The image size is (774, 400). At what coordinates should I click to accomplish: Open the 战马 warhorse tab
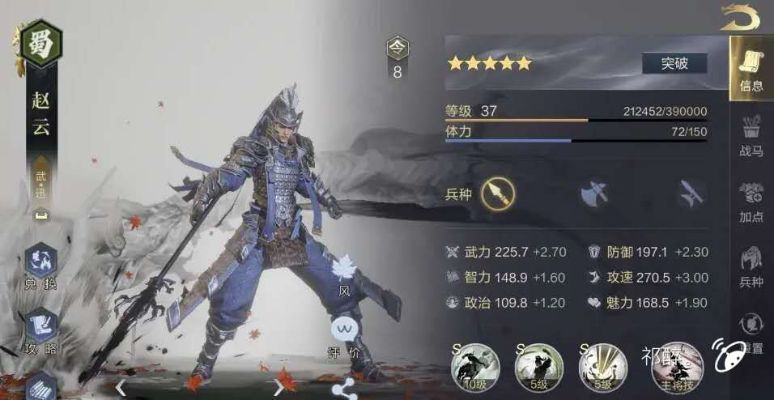pos(751,135)
